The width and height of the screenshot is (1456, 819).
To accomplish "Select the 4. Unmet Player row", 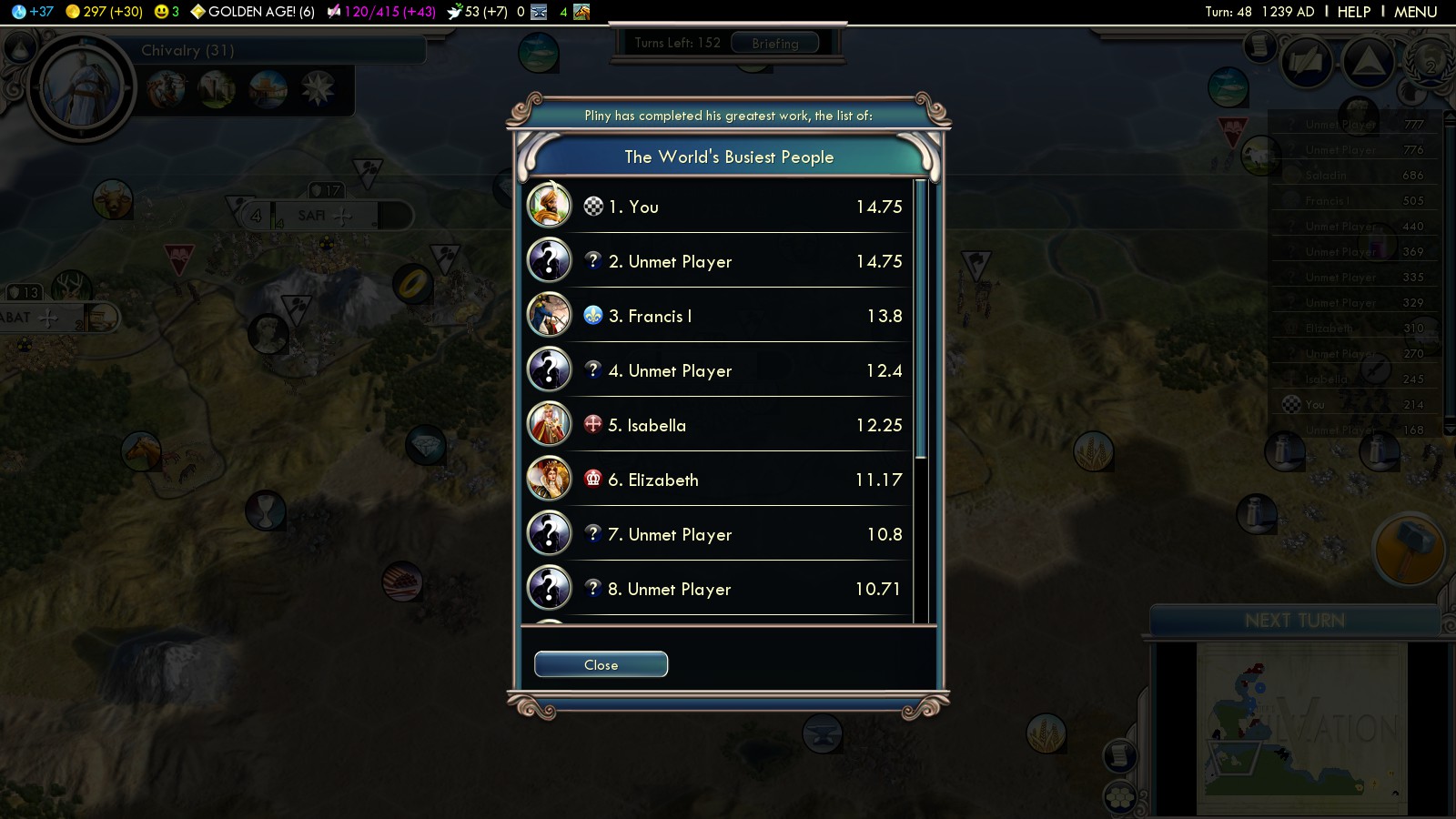I will pyautogui.click(x=719, y=370).
